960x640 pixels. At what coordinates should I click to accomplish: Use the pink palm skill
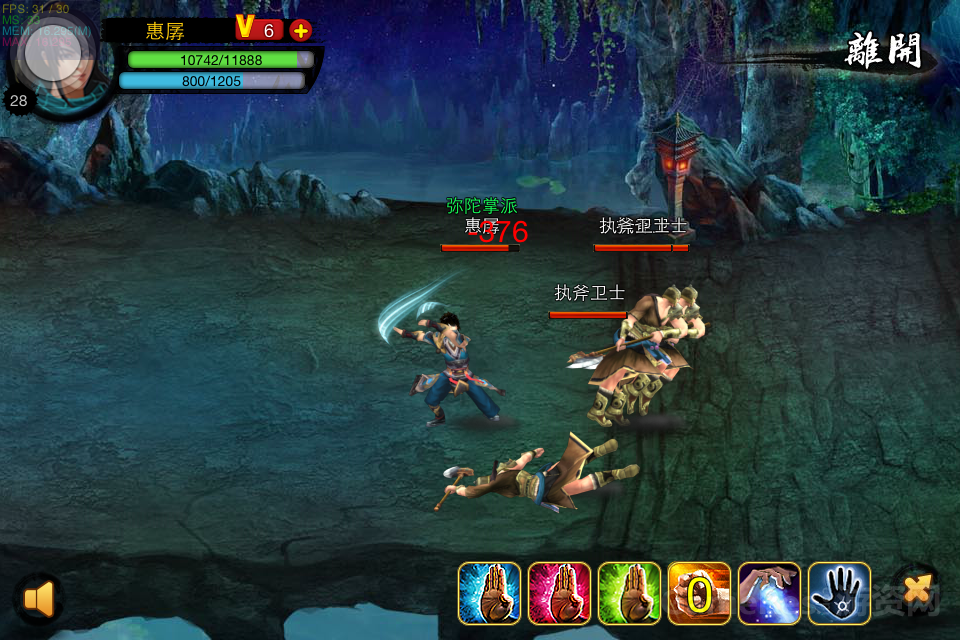coord(559,594)
